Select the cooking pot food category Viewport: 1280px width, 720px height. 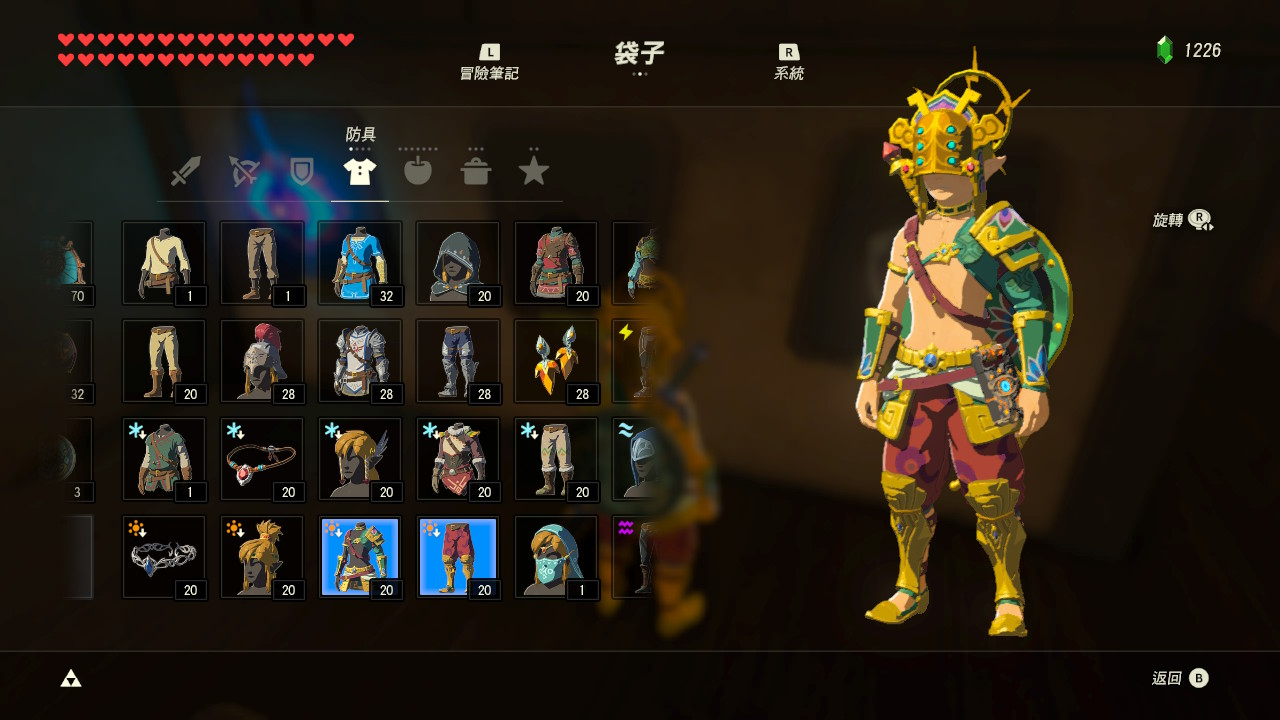point(476,170)
